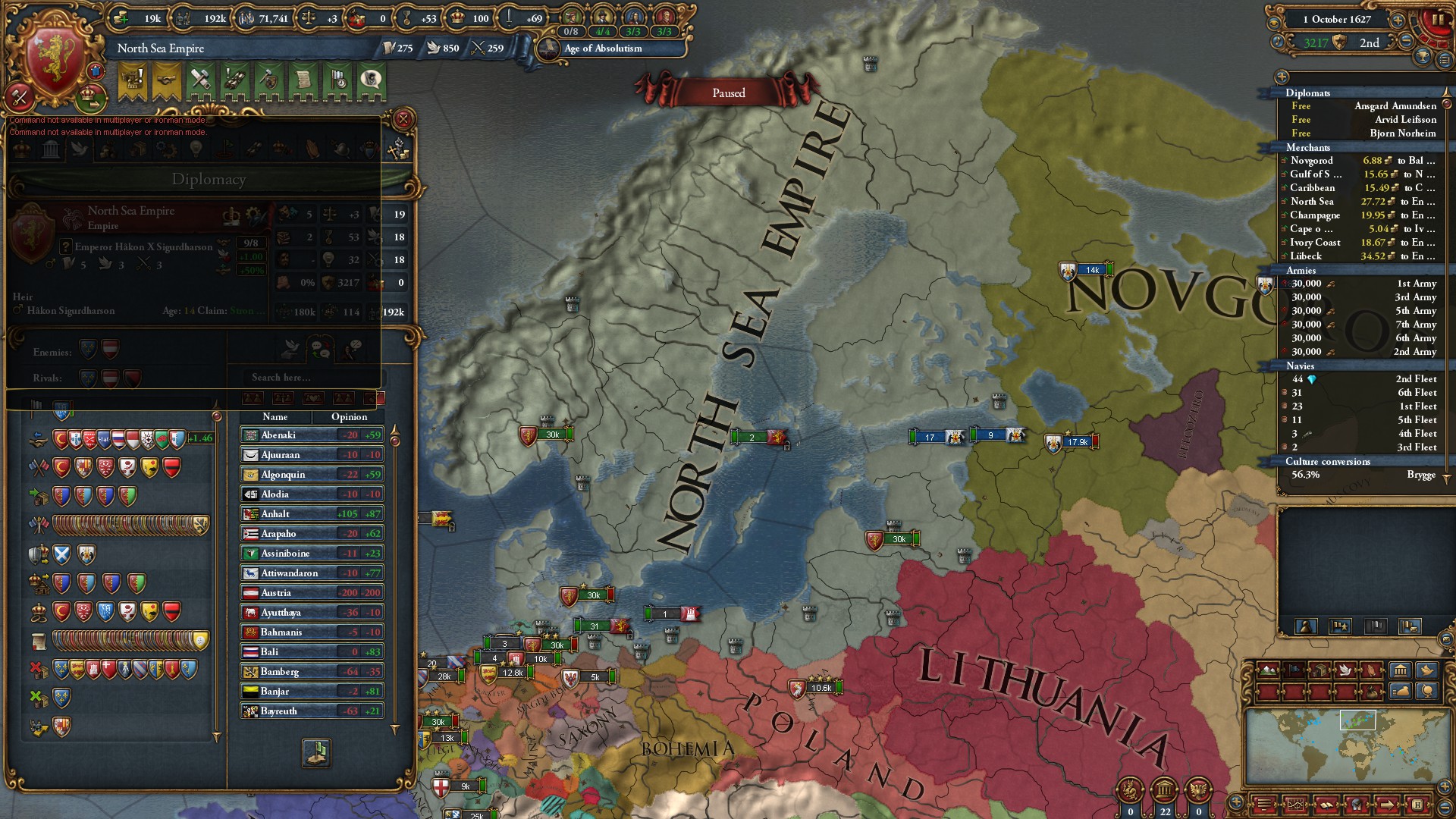Open the macrobuilder bank icon
Screen dimensions: 1456x819
click(1401, 670)
